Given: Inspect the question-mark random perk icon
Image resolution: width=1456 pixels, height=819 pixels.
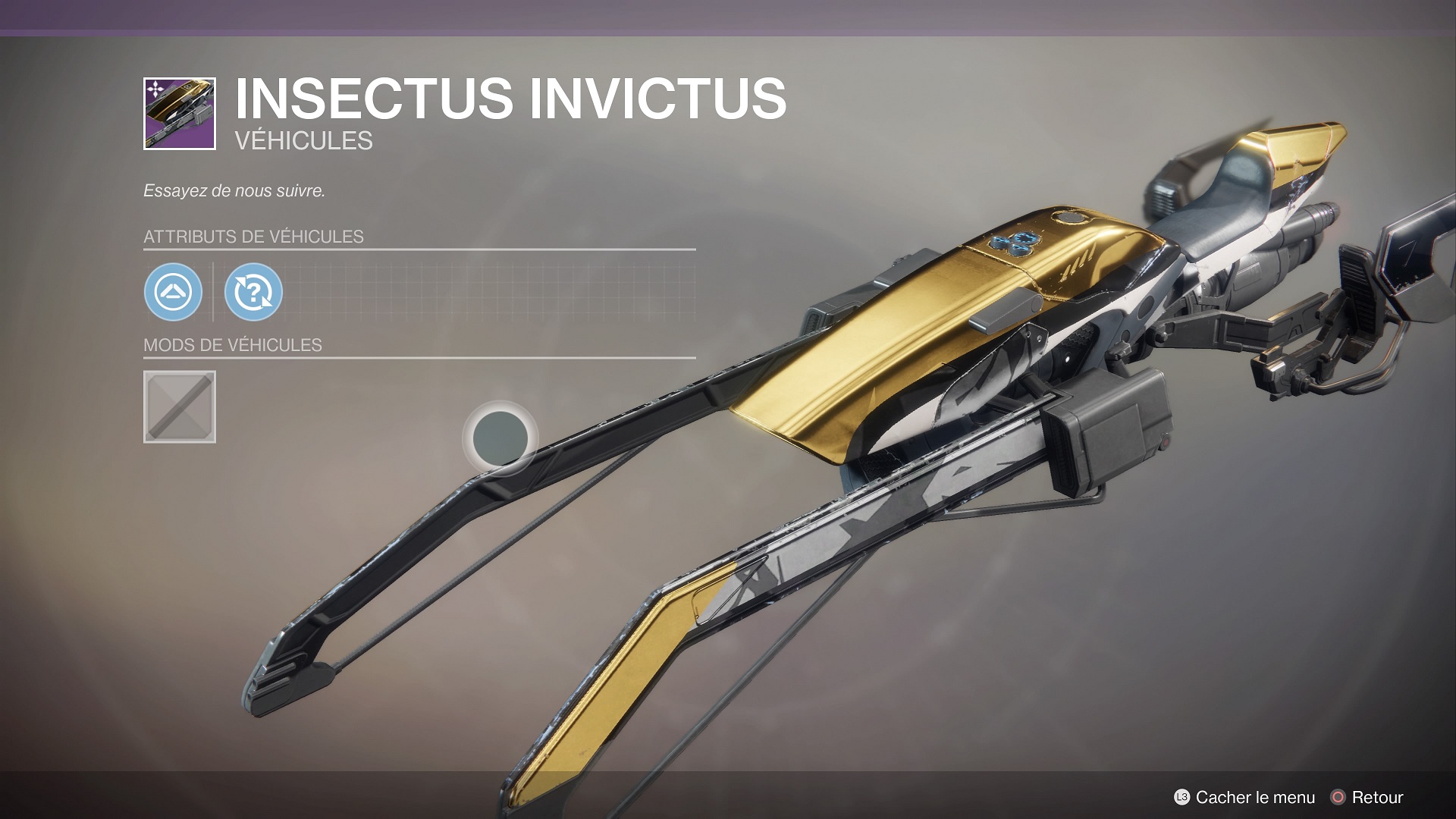Looking at the screenshot, I should pos(253,292).
